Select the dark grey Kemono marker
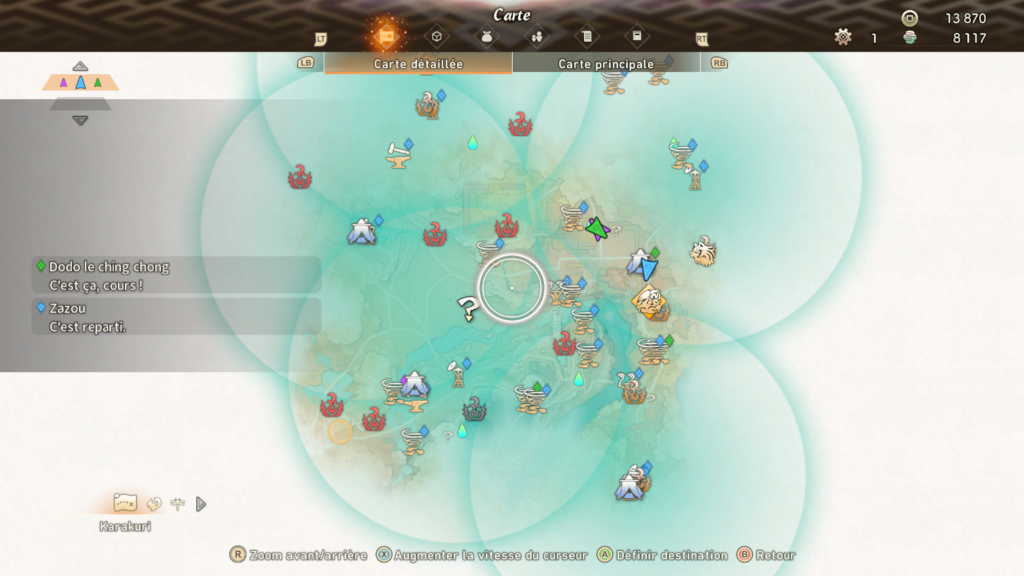Viewport: 1024px width, 576px height. click(x=474, y=409)
